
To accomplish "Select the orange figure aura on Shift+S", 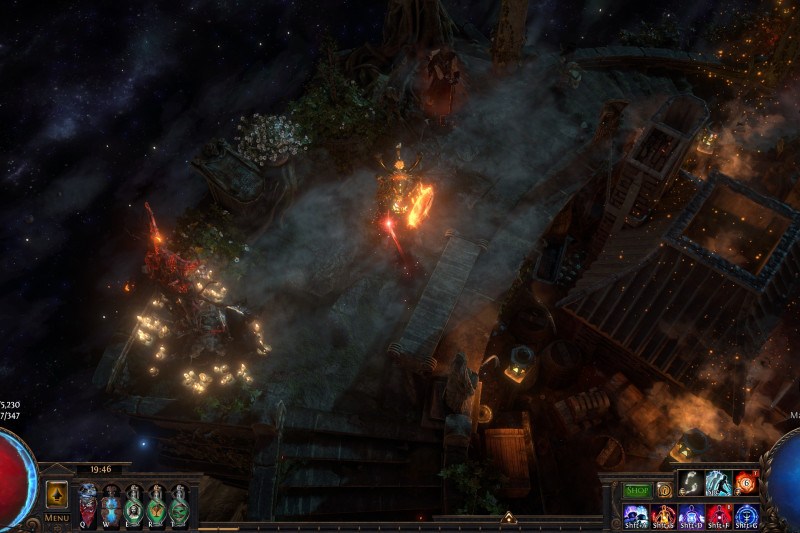I will [663, 515].
